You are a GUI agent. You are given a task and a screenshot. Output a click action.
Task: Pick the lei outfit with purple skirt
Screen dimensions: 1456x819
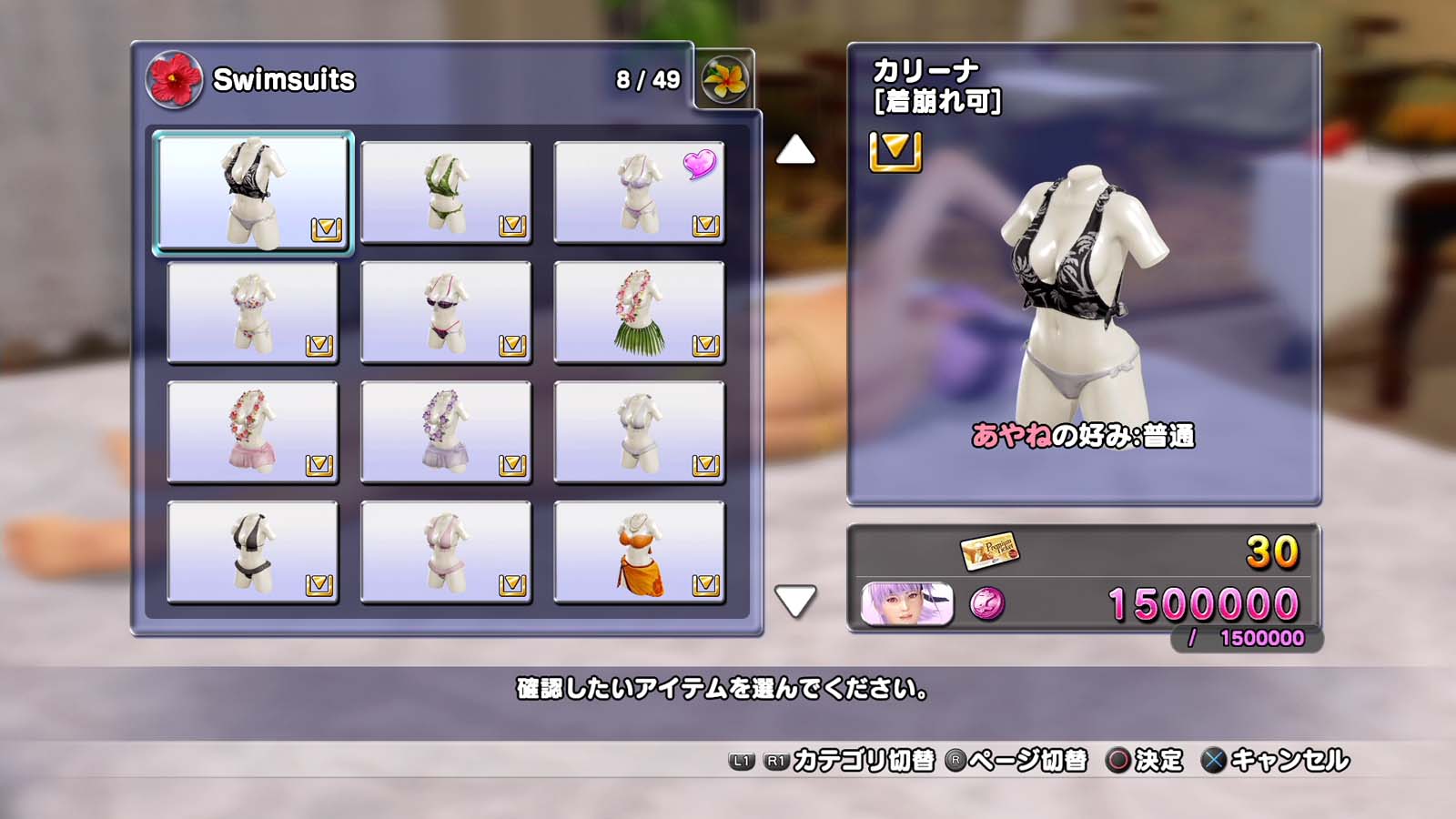coord(446,432)
